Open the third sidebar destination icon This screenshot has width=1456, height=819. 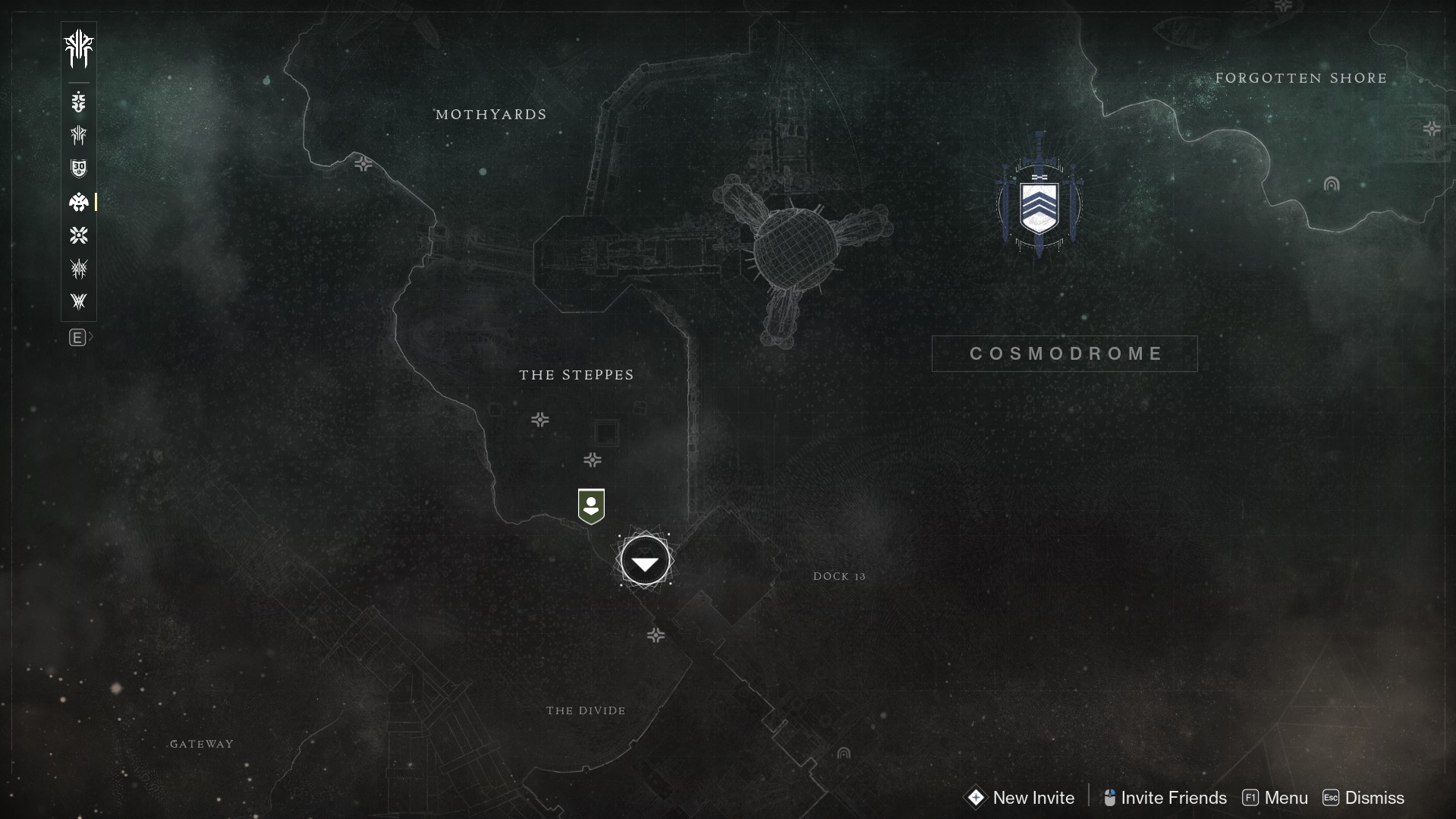point(79,135)
